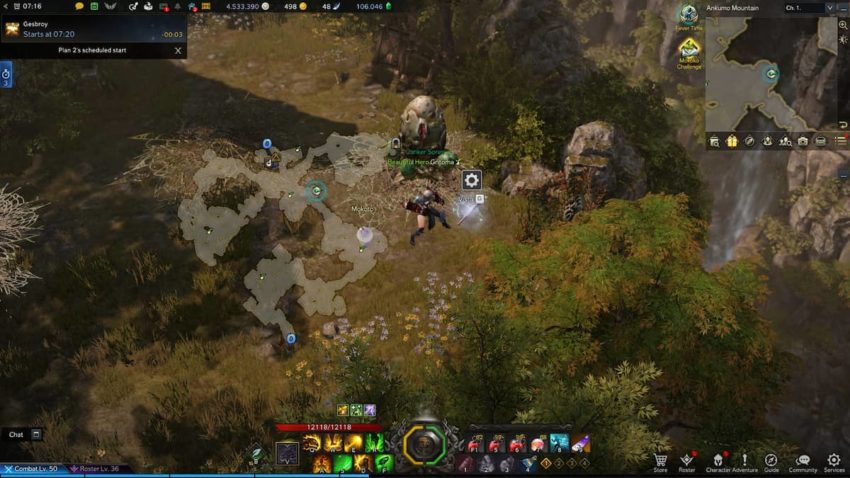Close the Gesbroy scheduled start notification

click(178, 50)
